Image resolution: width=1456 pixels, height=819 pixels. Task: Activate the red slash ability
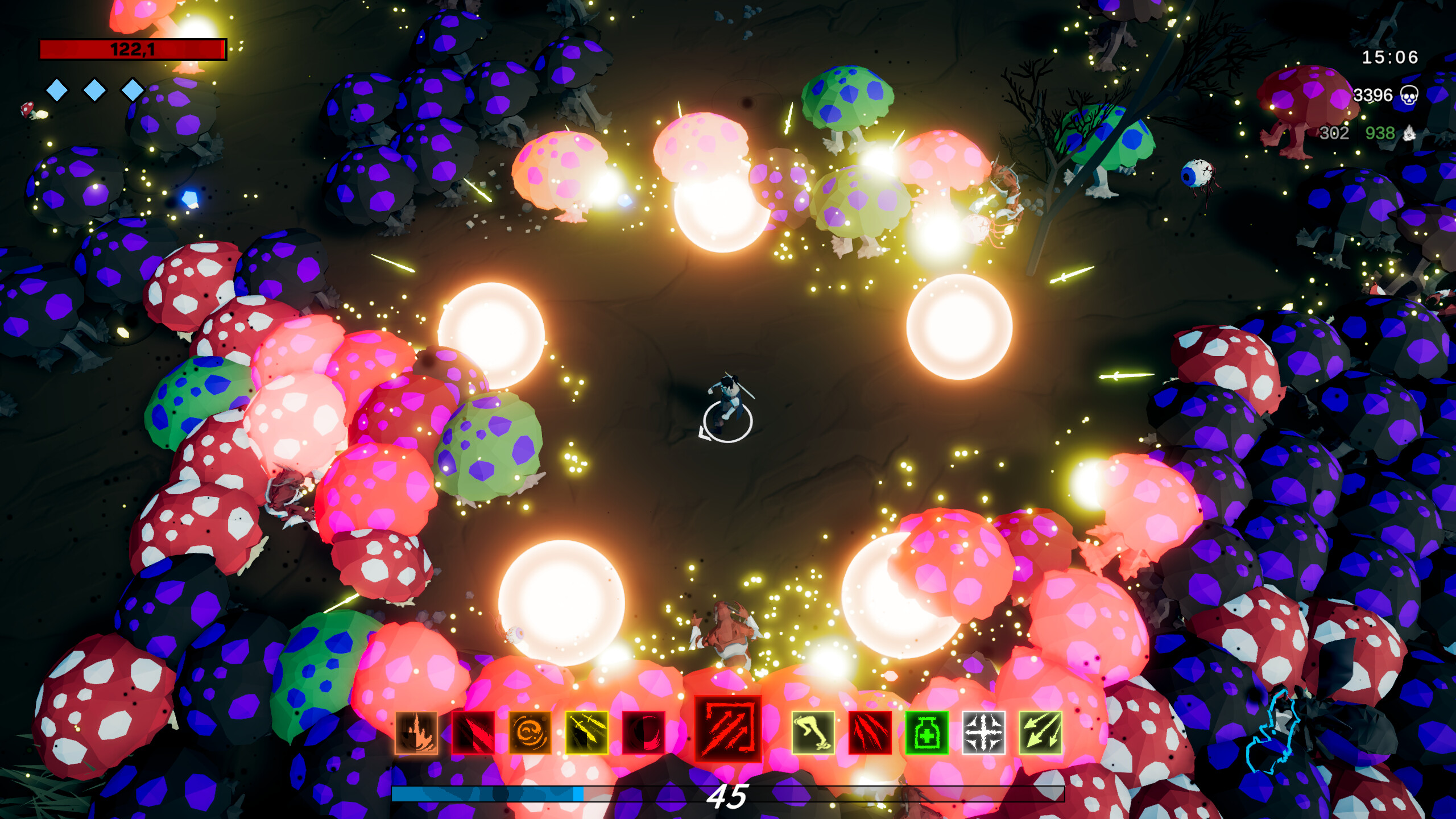click(474, 734)
